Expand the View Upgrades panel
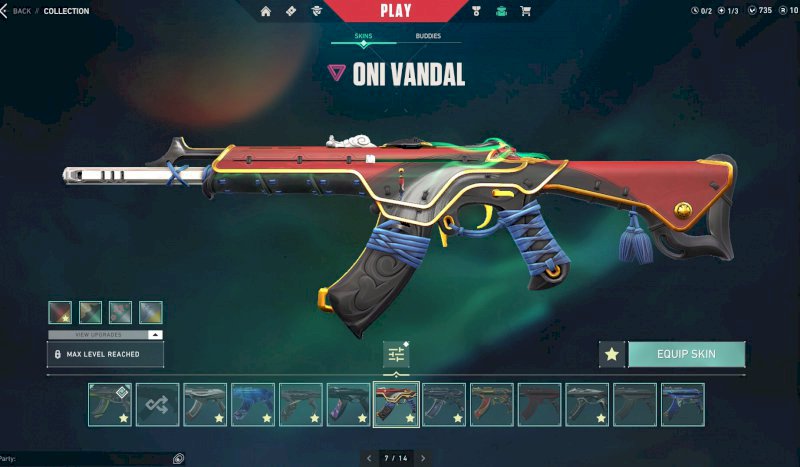Screen dimensions: 800x467 pos(105,334)
